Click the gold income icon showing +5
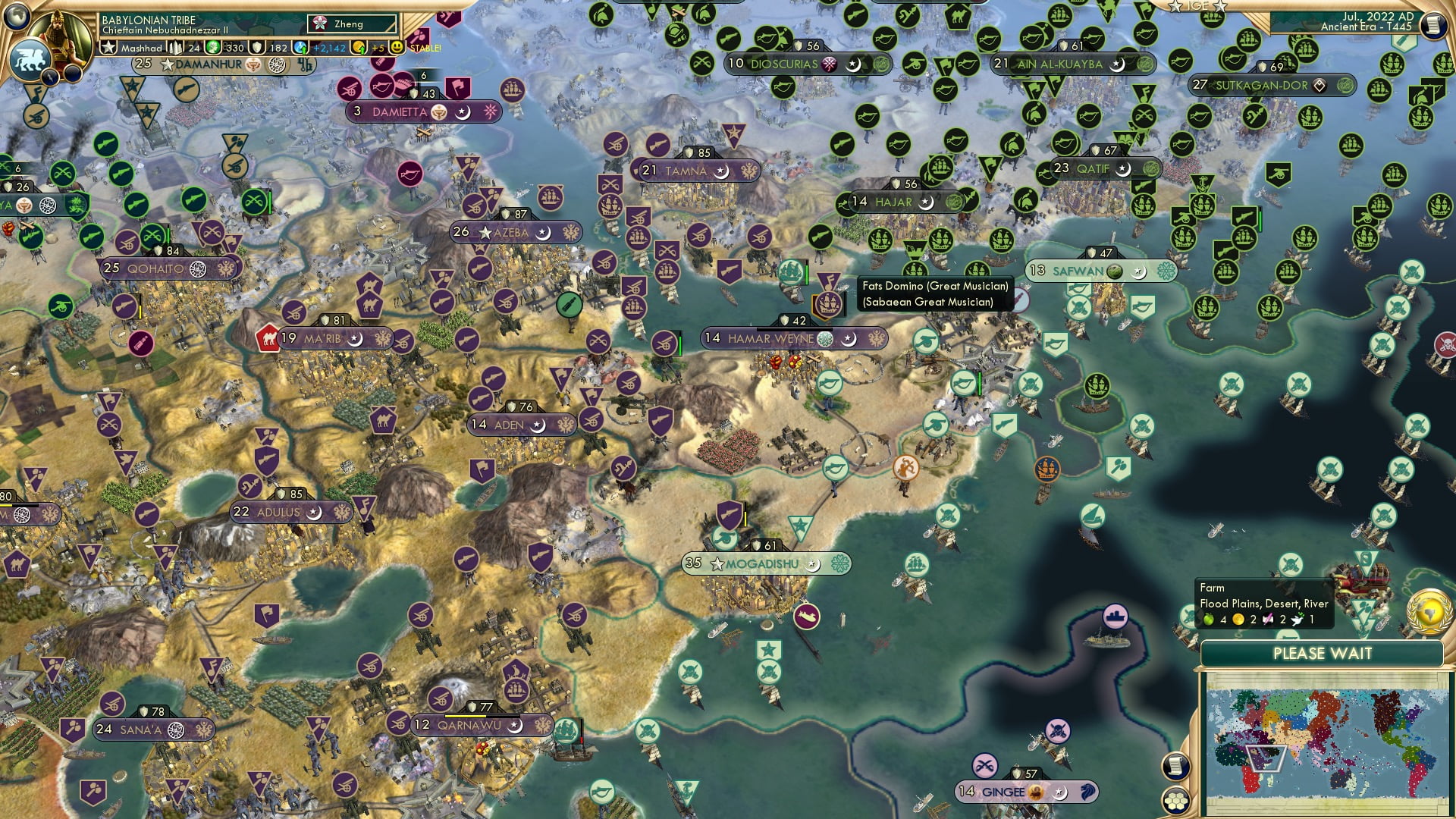1456x819 pixels. pyautogui.click(x=359, y=47)
